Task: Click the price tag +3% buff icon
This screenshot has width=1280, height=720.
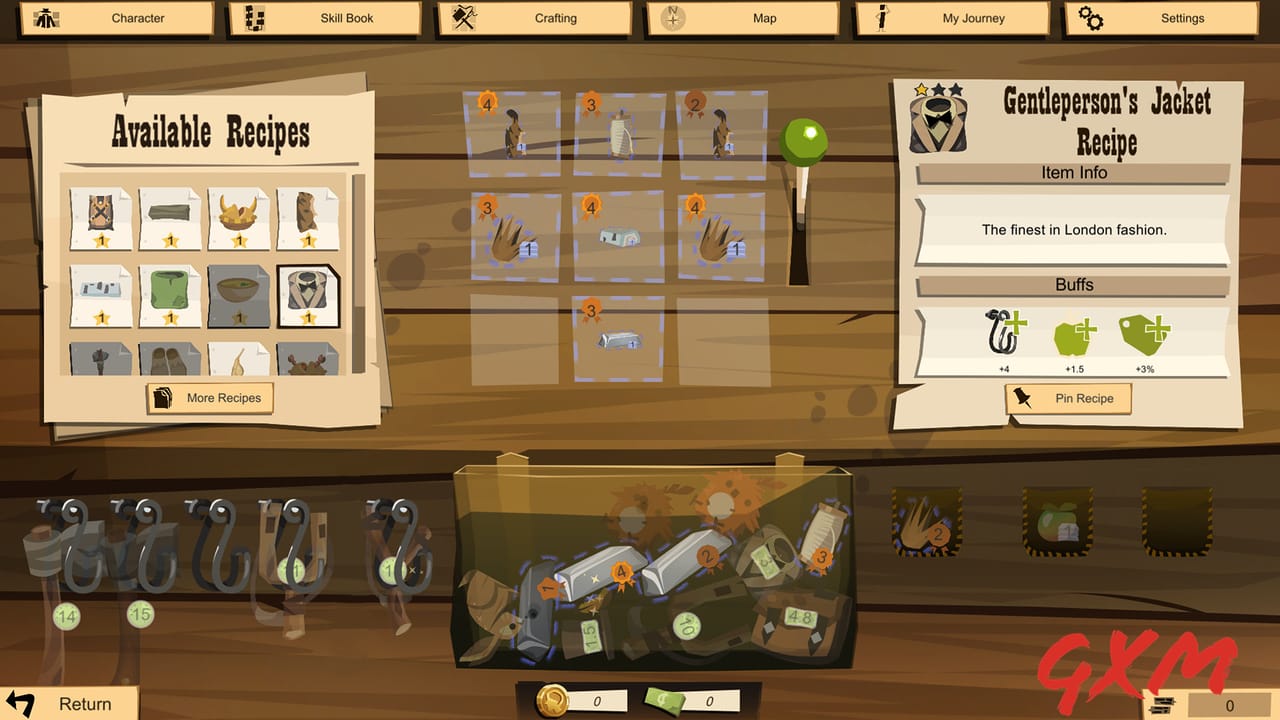Action: (1142, 338)
